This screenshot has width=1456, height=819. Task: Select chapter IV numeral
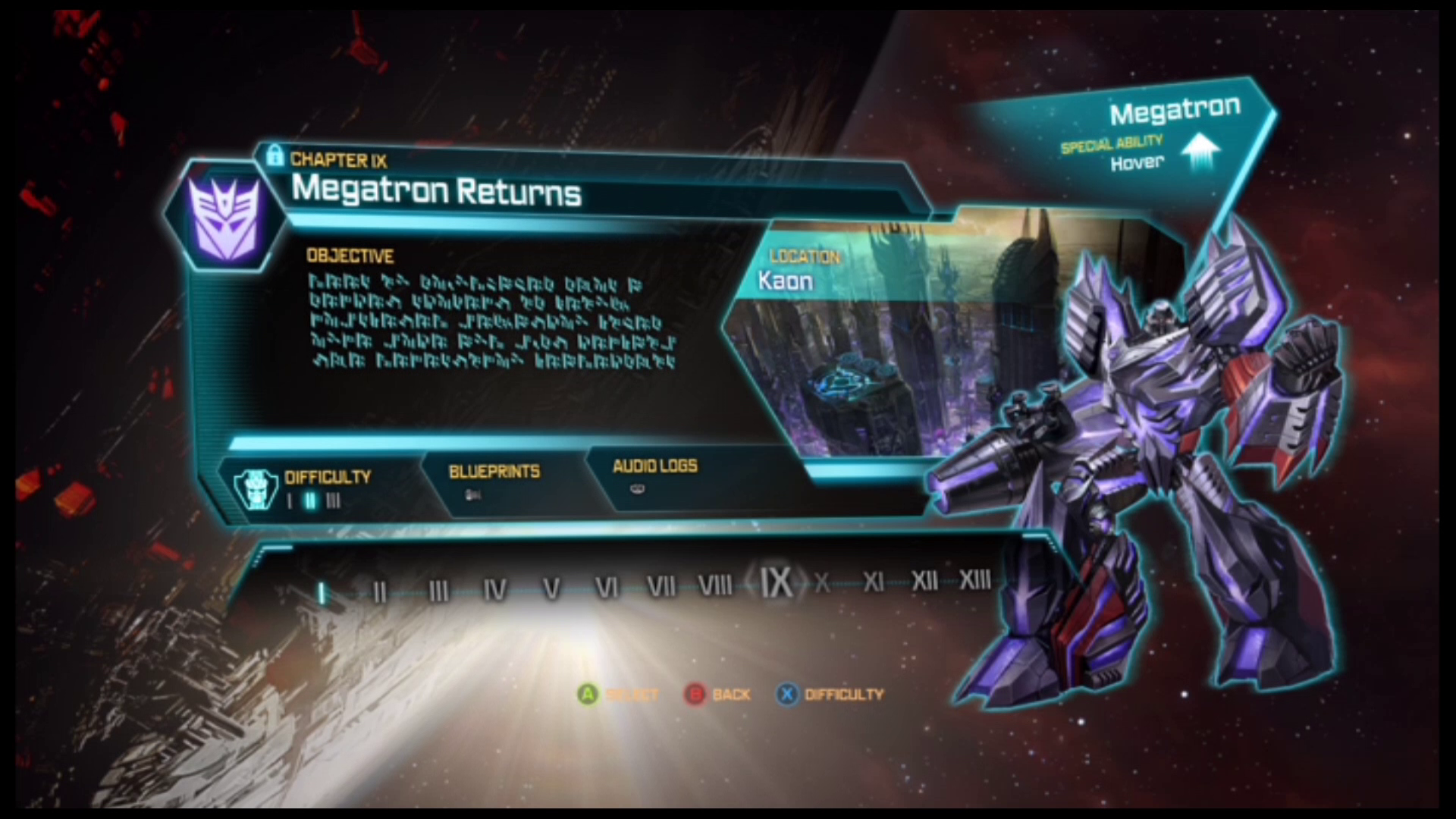click(494, 590)
